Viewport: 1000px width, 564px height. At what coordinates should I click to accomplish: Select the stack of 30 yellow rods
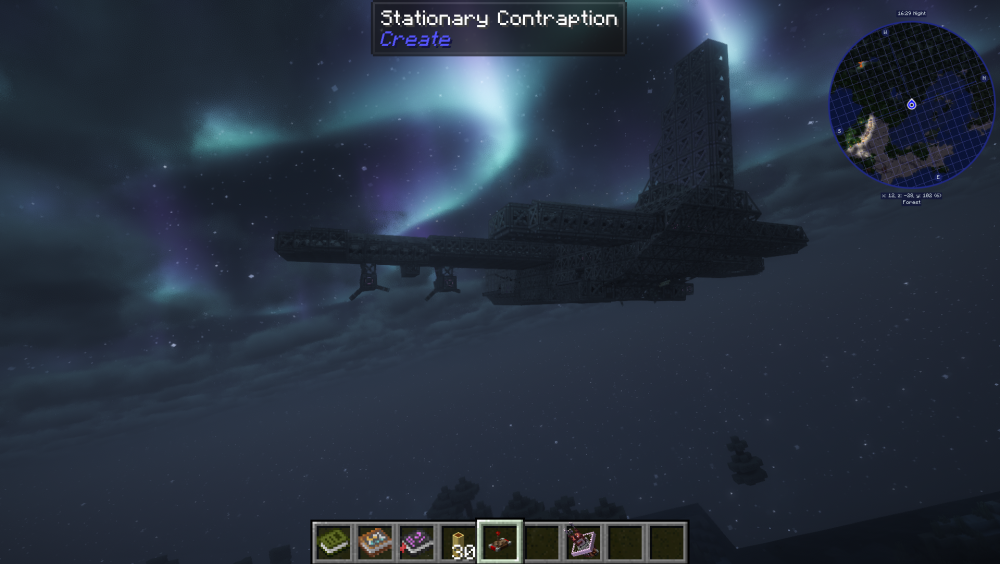coord(458,542)
